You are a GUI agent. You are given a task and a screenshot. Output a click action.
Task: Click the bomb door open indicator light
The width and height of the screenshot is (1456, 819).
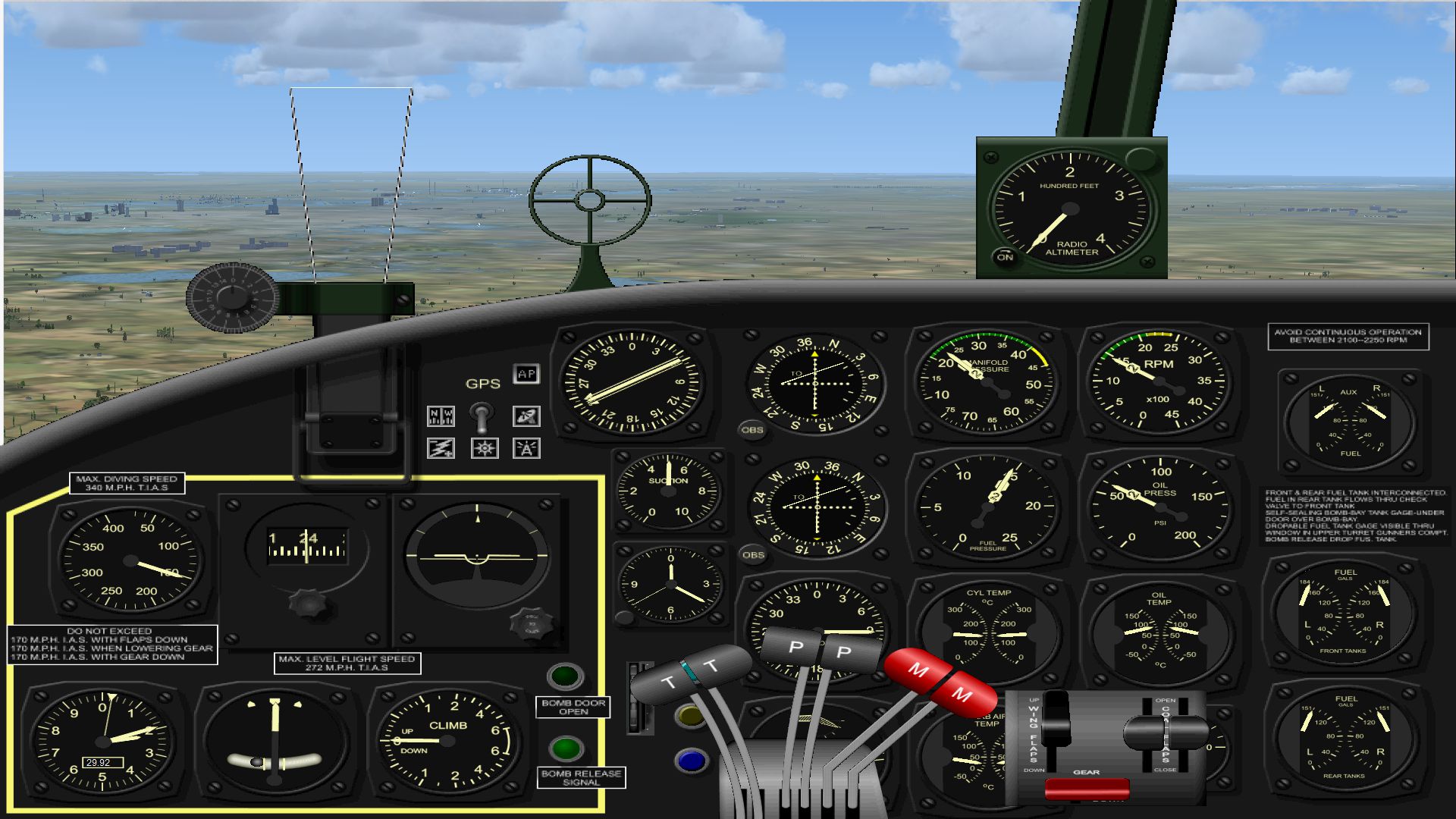[x=565, y=676]
